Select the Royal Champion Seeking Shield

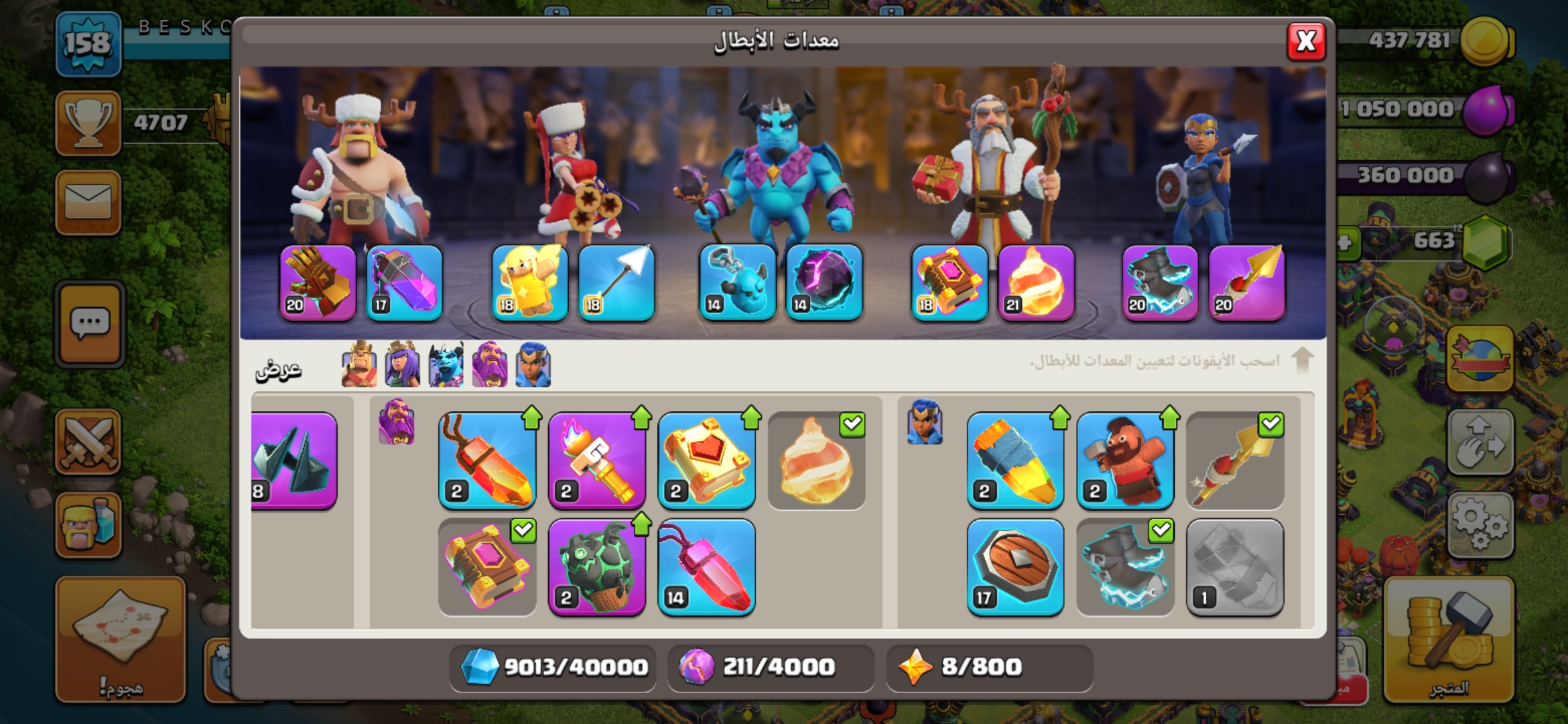(1015, 567)
